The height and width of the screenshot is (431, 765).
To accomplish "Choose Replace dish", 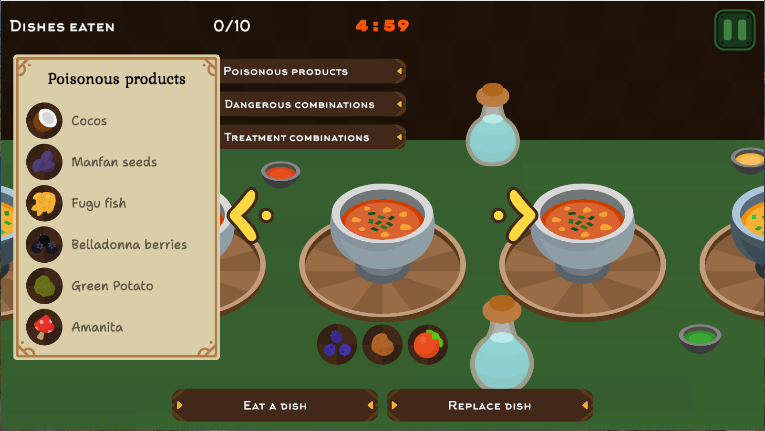I will (x=489, y=405).
